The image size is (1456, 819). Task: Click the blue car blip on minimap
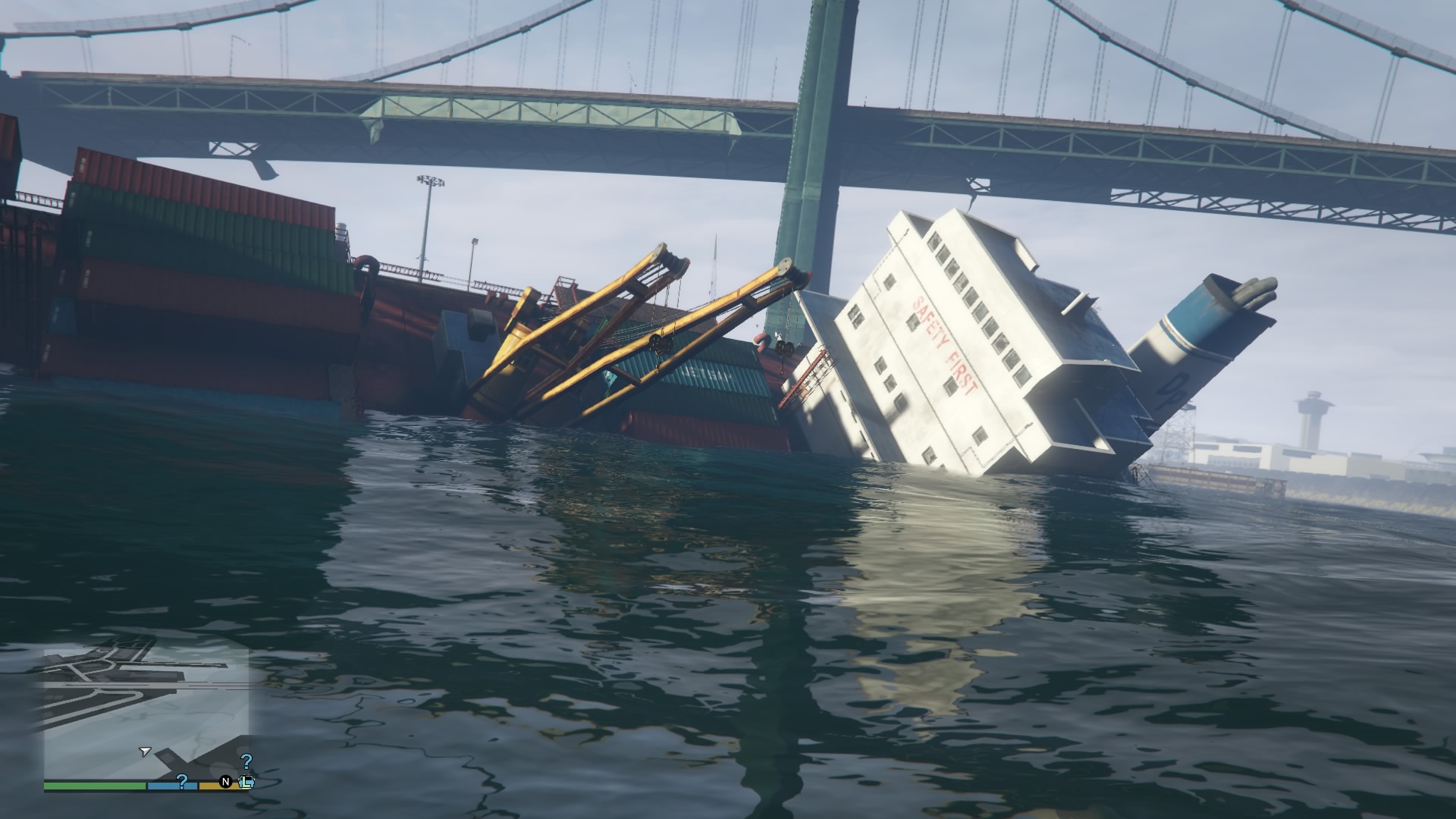246,781
